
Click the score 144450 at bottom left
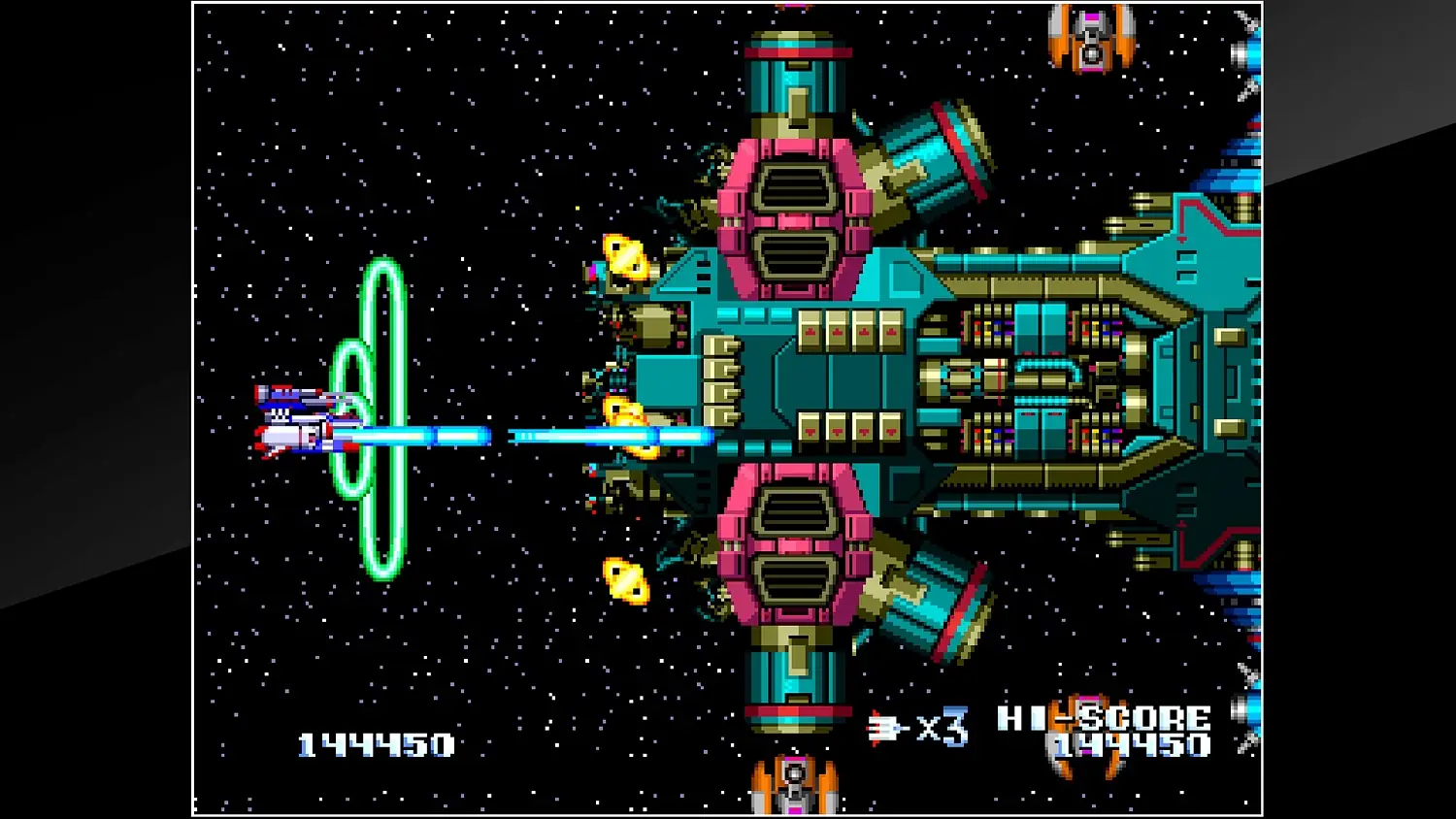pyautogui.click(x=374, y=744)
